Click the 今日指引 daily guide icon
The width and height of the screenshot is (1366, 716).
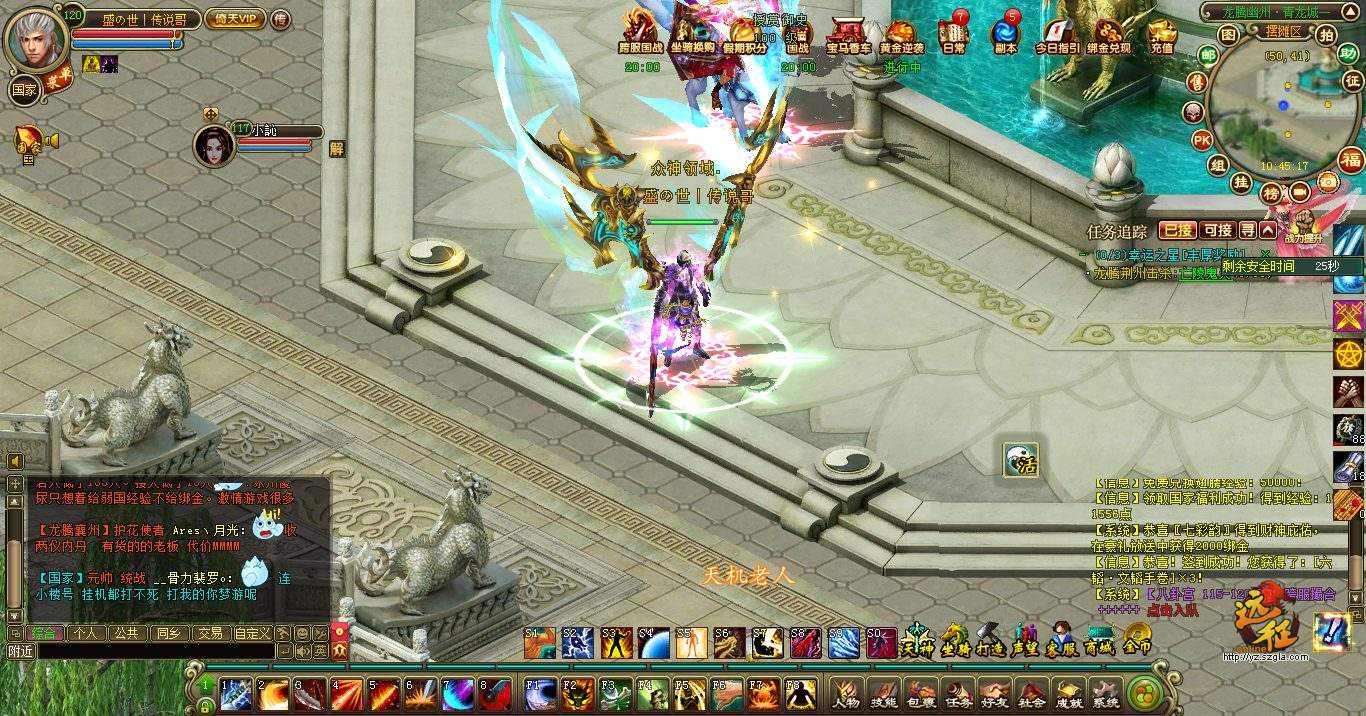click(1057, 34)
